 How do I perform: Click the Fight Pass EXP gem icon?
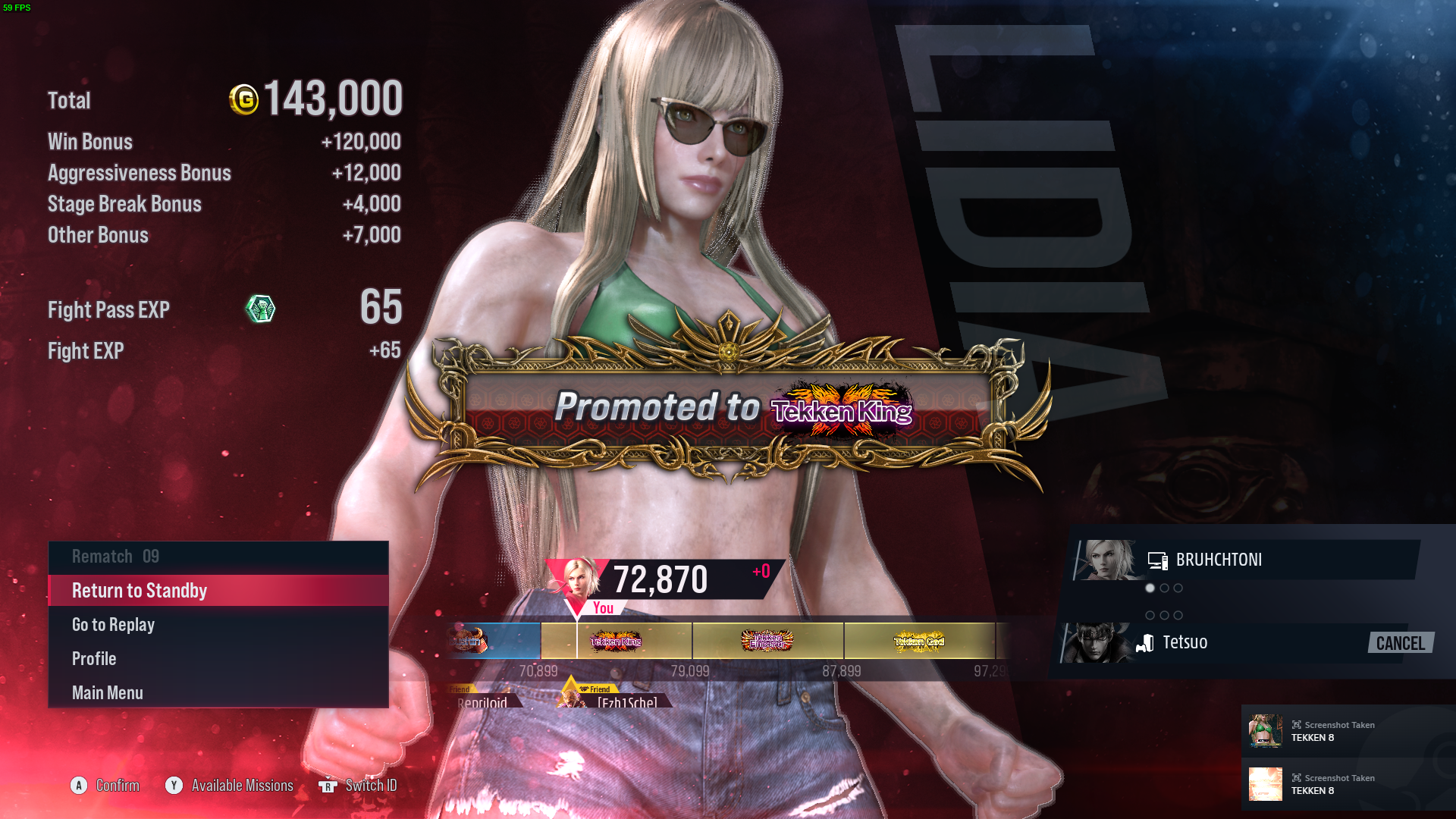(261, 309)
